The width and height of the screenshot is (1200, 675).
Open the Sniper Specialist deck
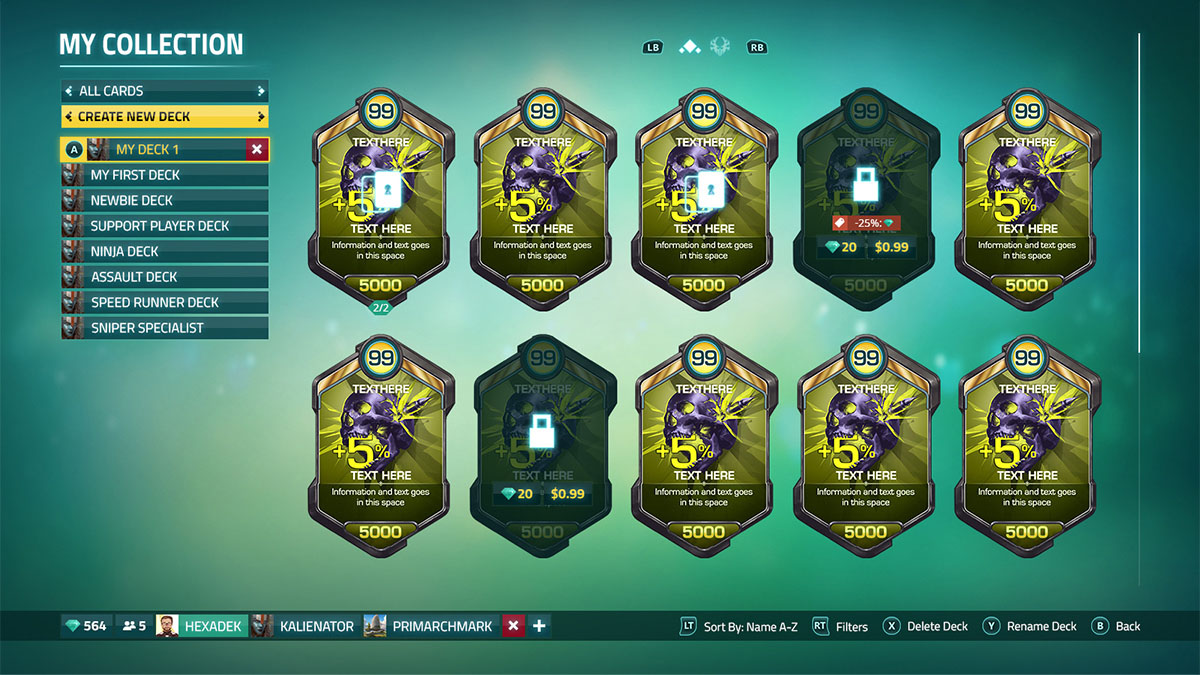[x=165, y=328]
